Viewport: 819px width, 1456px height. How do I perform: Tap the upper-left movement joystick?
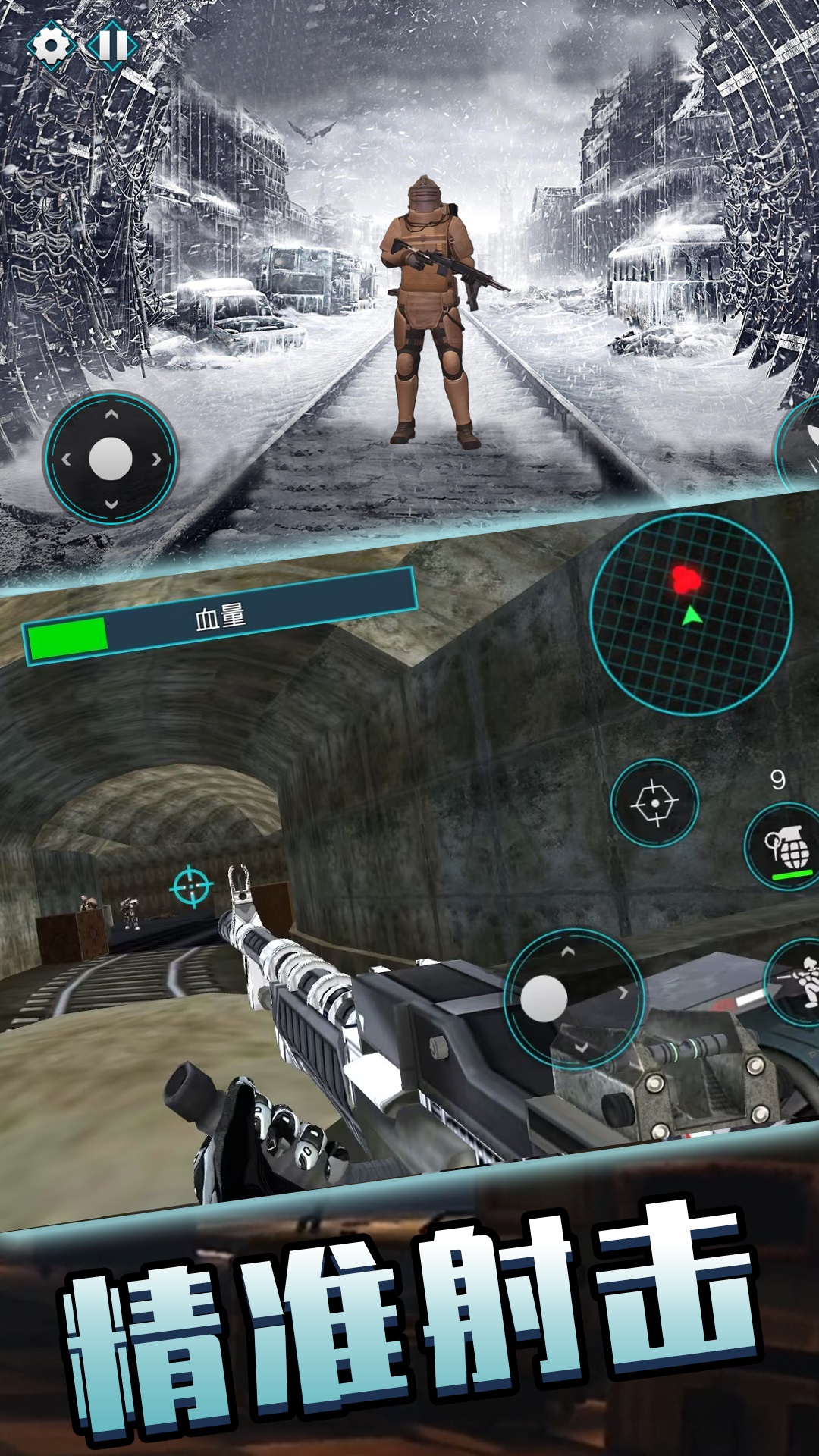(111, 459)
